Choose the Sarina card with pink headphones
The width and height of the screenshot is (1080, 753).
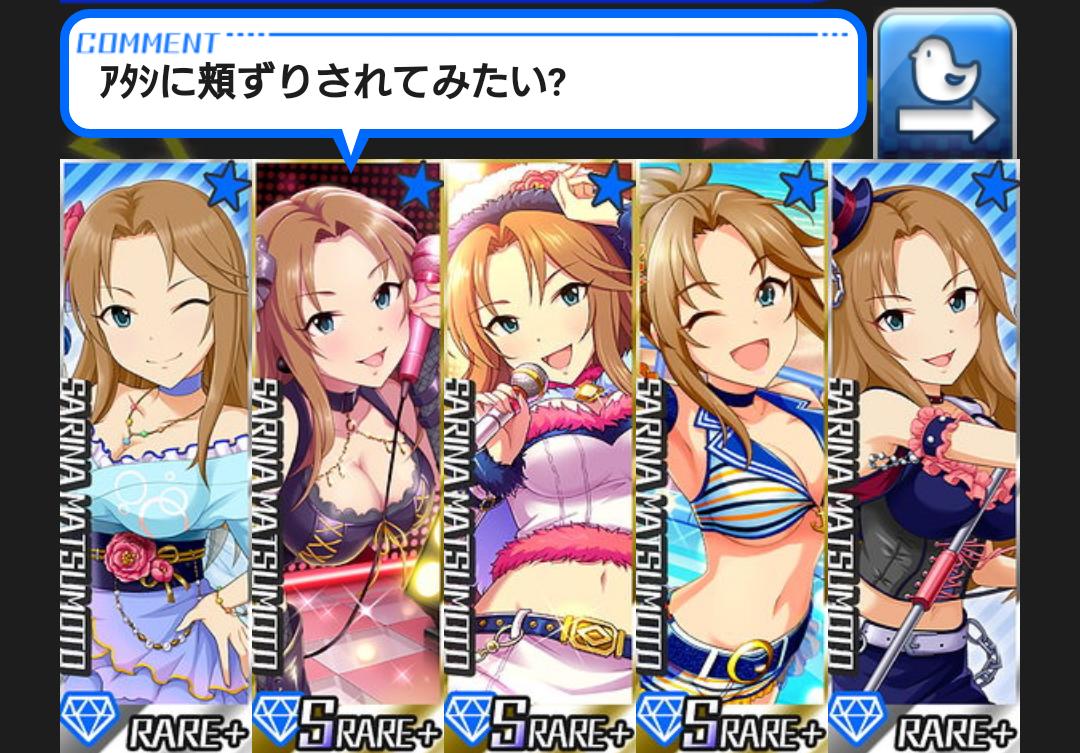[348, 450]
